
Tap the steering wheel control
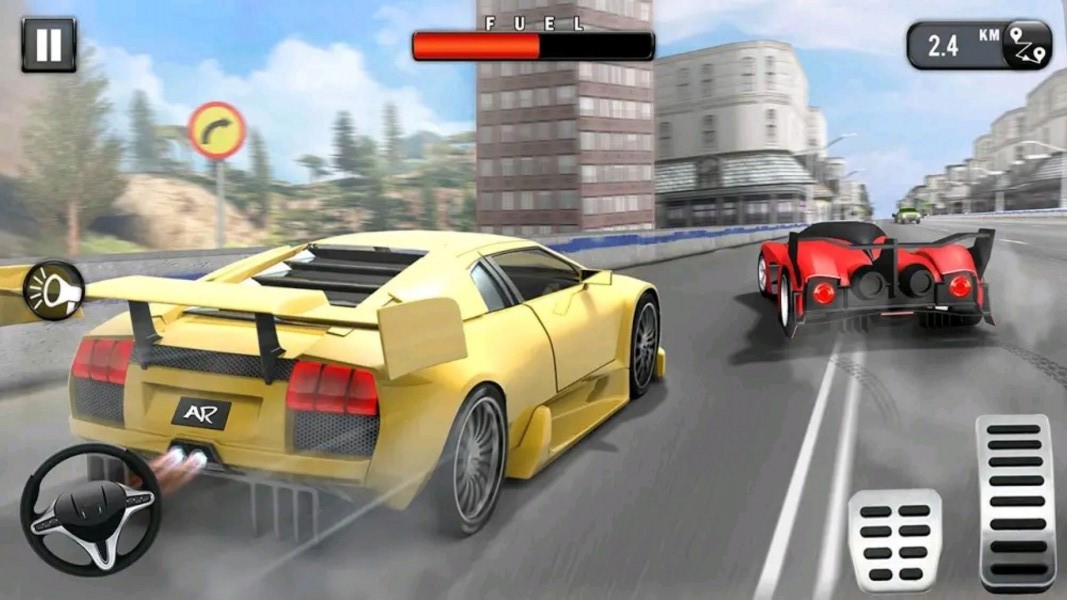[90, 509]
